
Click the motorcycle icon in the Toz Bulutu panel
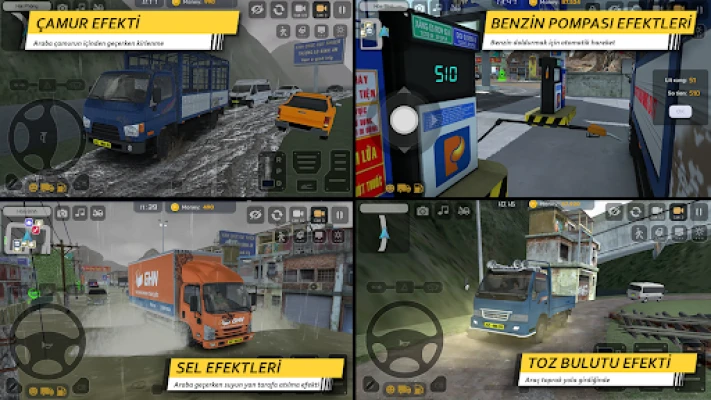pos(463,211)
